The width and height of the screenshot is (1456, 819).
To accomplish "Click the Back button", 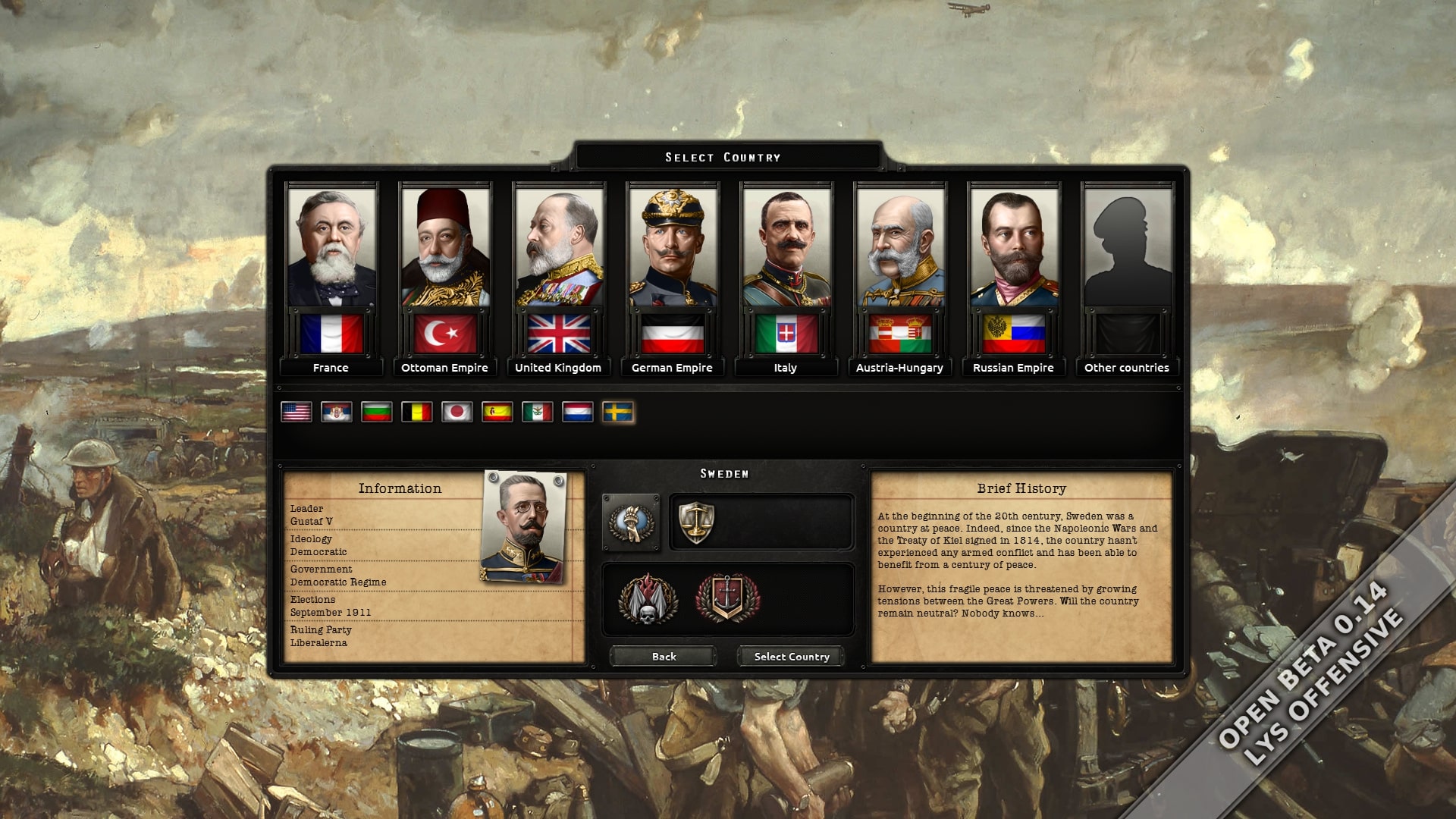I will pos(662,656).
